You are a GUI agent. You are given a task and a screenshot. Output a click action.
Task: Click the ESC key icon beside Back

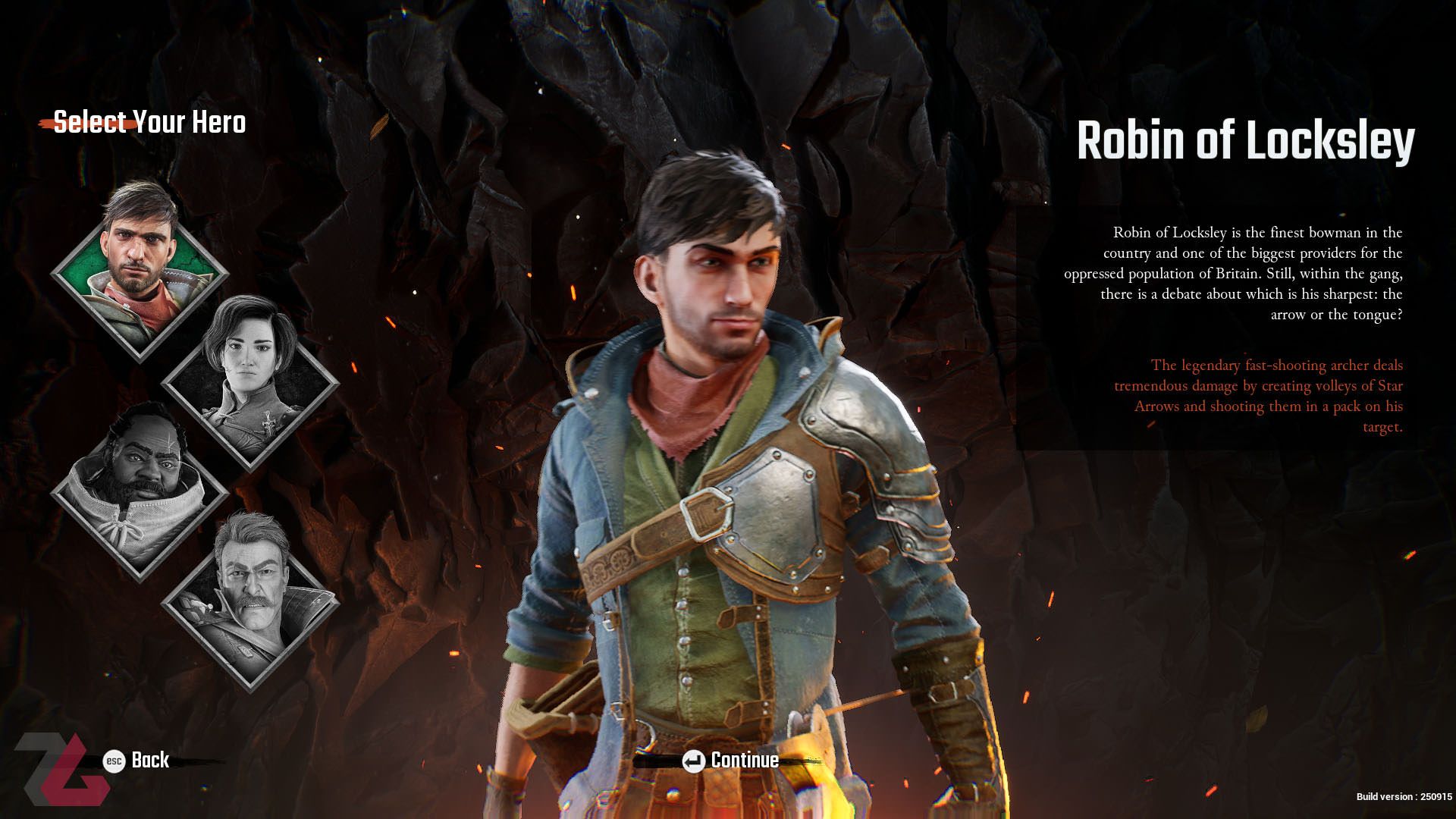tap(112, 761)
